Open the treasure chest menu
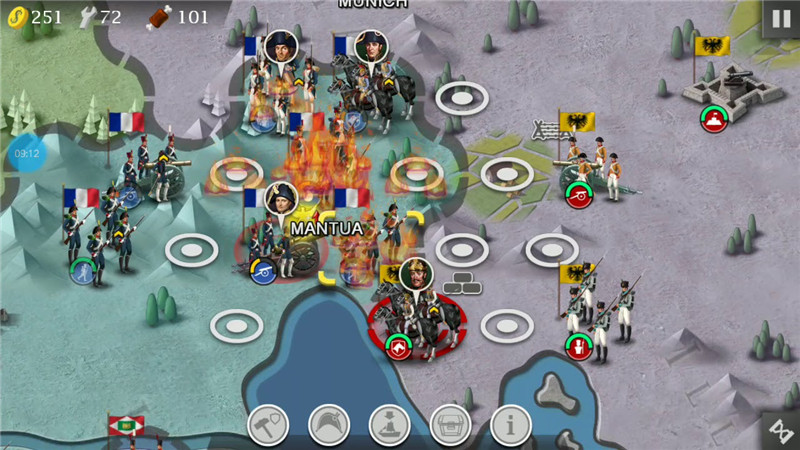 click(x=450, y=425)
